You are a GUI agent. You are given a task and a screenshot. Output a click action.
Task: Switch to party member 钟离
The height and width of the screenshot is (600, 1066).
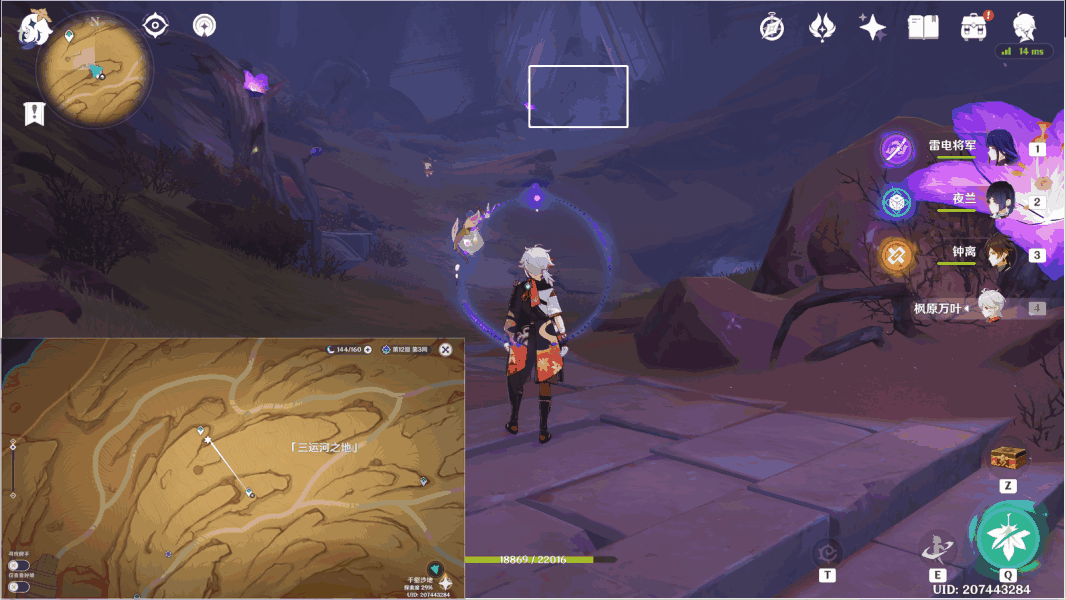(x=1001, y=255)
